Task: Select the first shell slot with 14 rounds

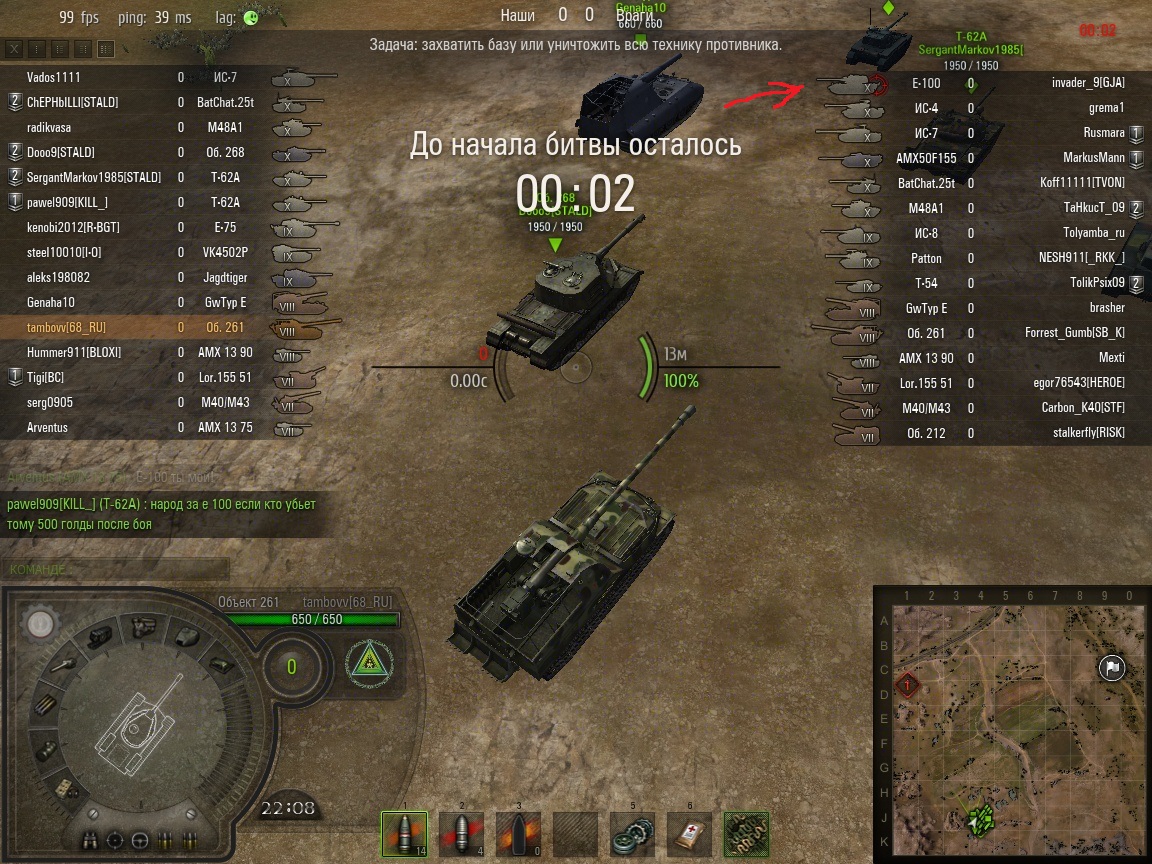Action: (404, 832)
